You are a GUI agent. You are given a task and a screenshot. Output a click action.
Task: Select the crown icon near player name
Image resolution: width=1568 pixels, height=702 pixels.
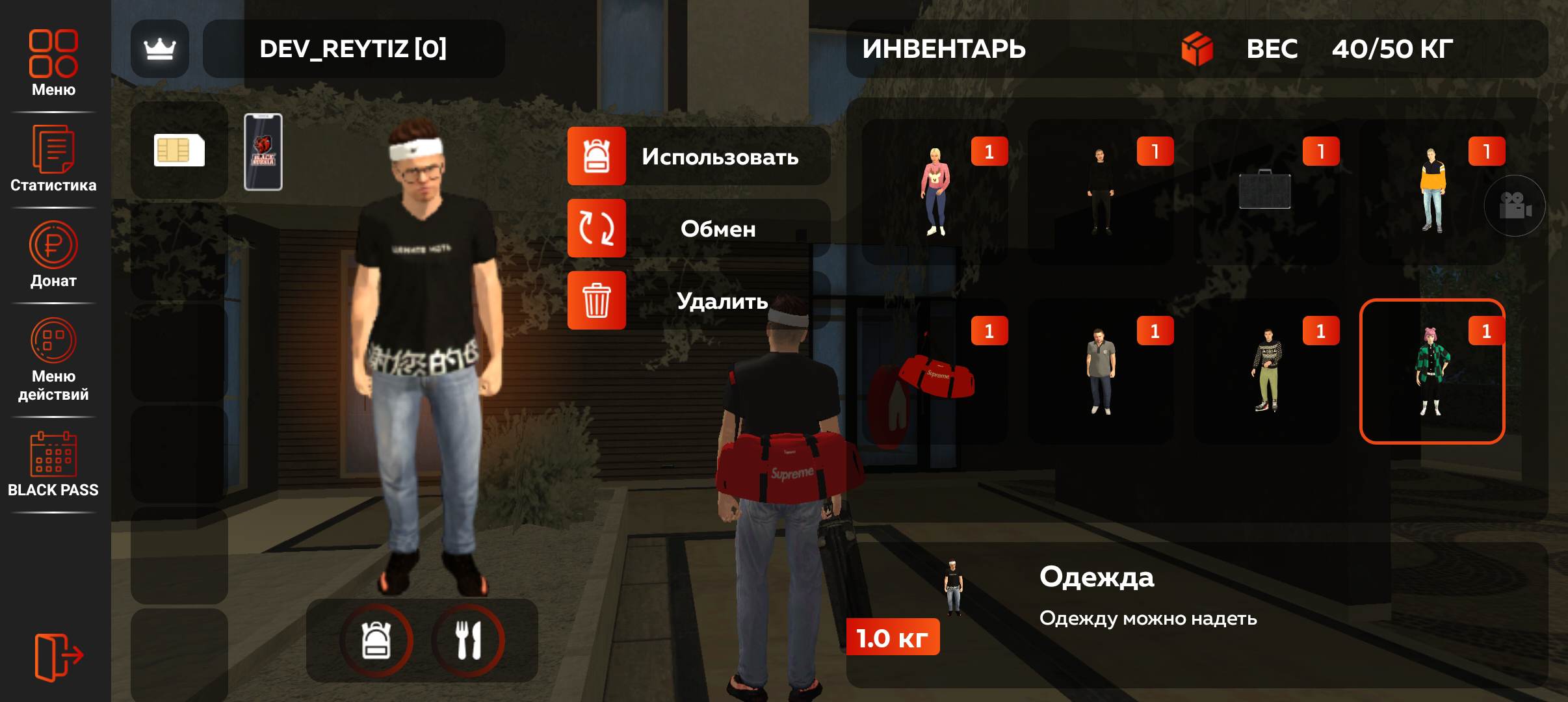160,48
